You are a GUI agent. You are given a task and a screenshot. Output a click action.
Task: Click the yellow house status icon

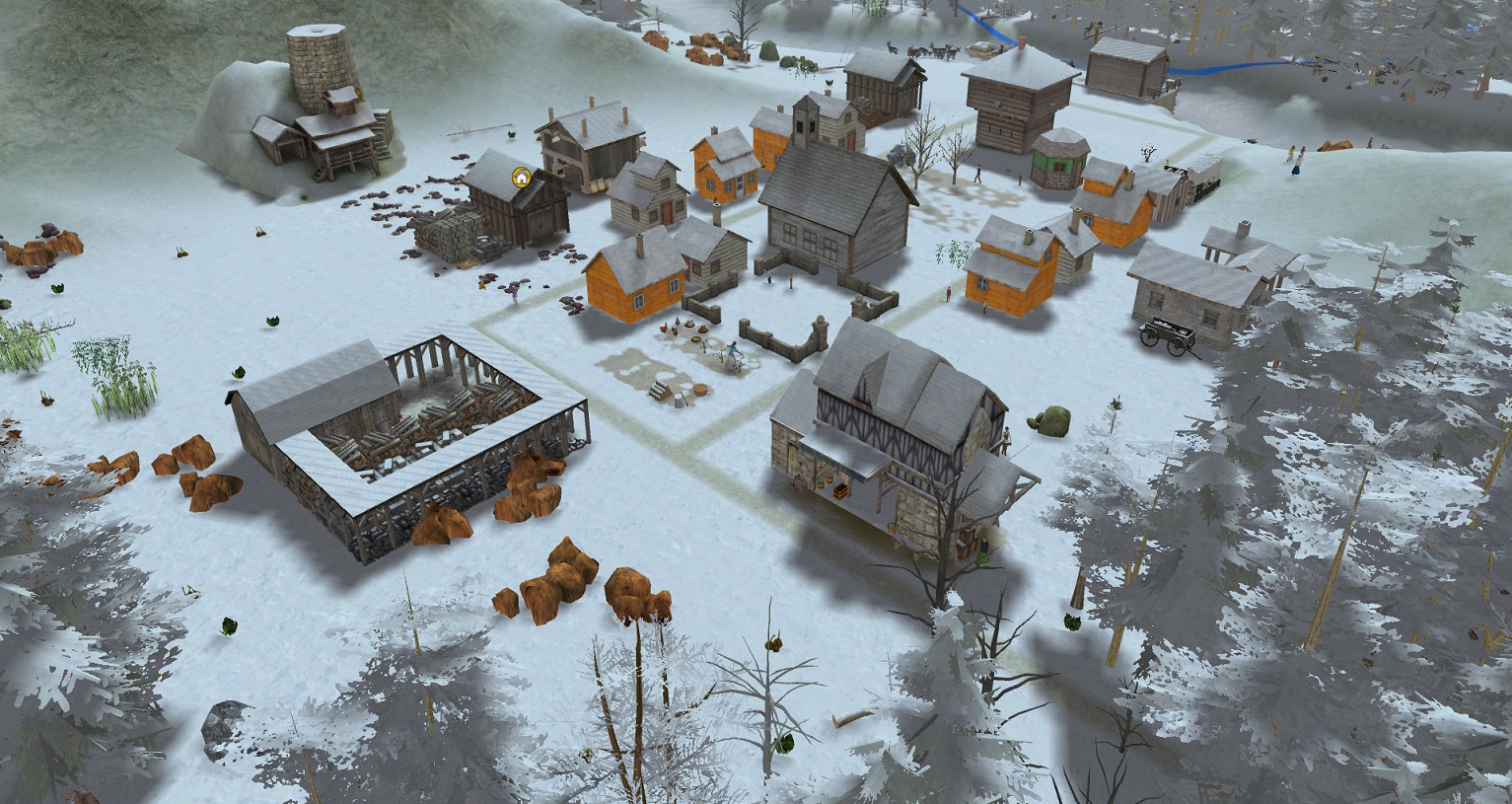(x=521, y=178)
